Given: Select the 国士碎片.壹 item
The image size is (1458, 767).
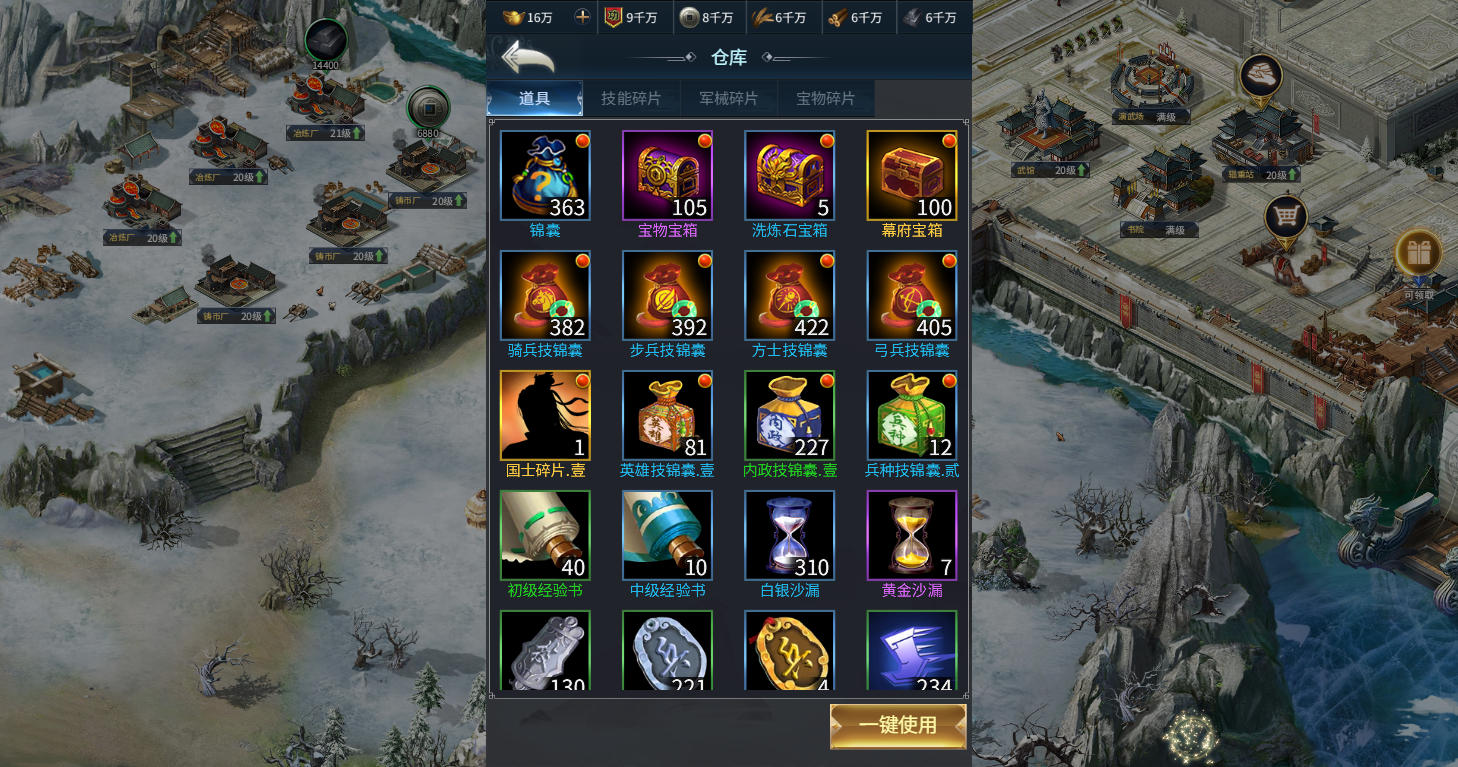Looking at the screenshot, I should coord(545,416).
